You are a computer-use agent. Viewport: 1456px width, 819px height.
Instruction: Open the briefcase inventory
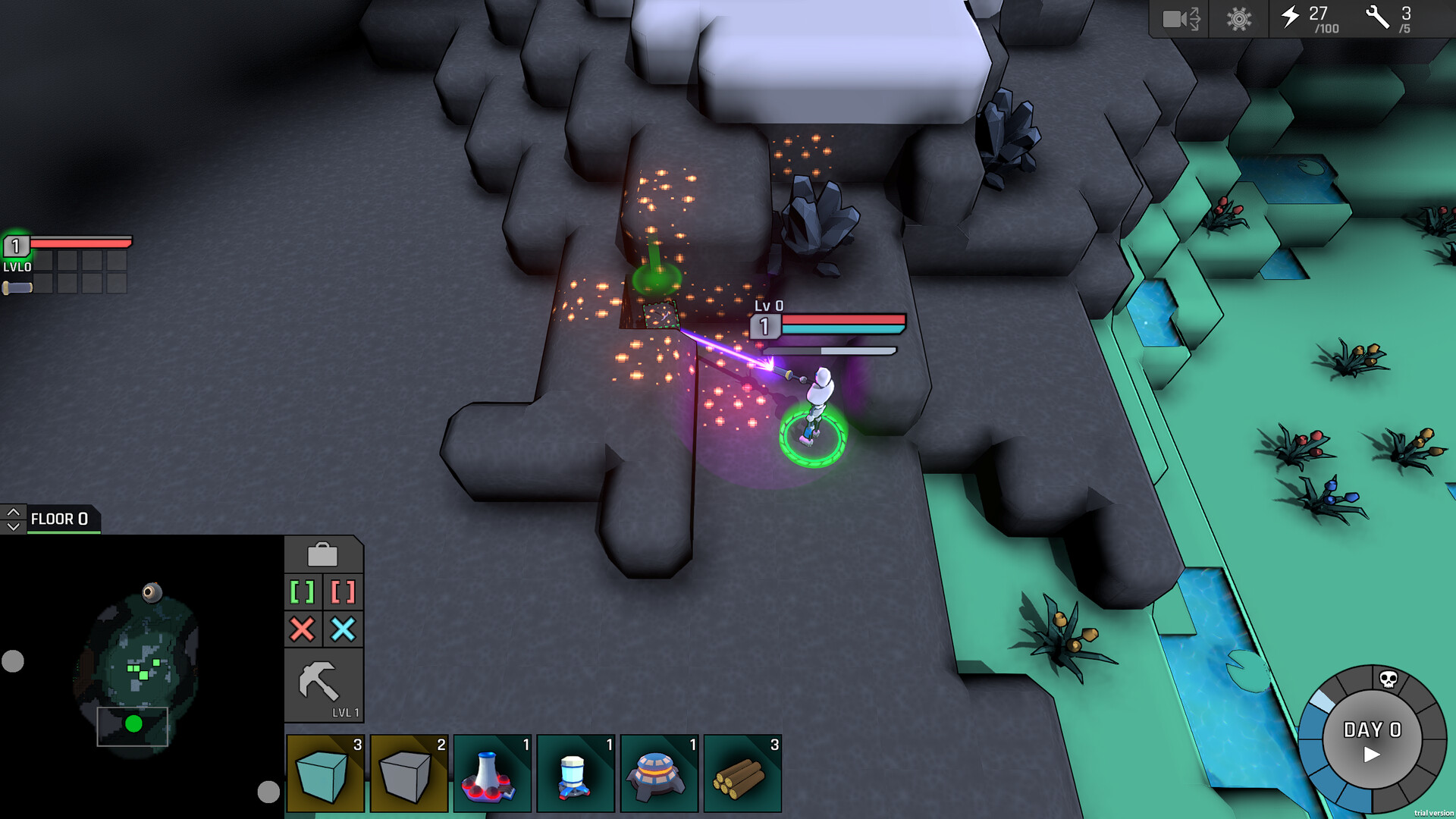coord(322,555)
